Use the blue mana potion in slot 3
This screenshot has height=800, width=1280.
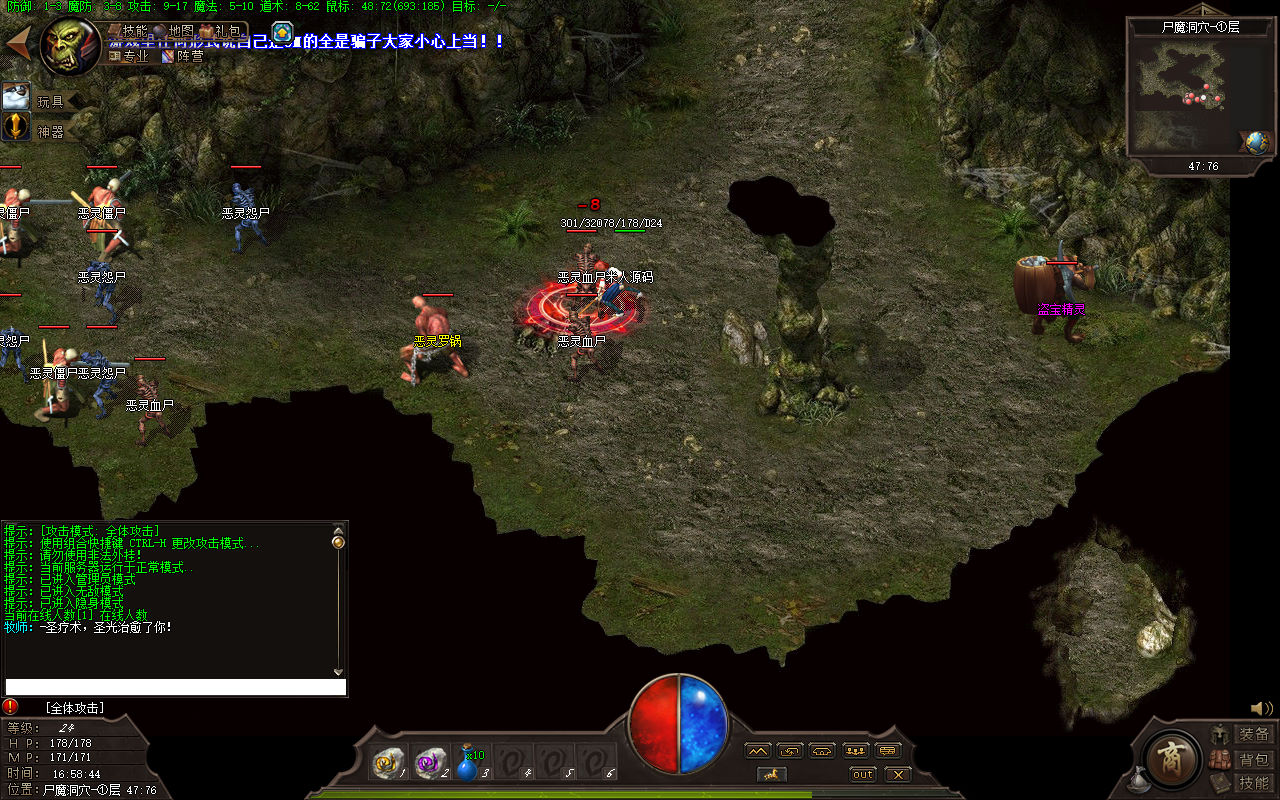tap(469, 764)
